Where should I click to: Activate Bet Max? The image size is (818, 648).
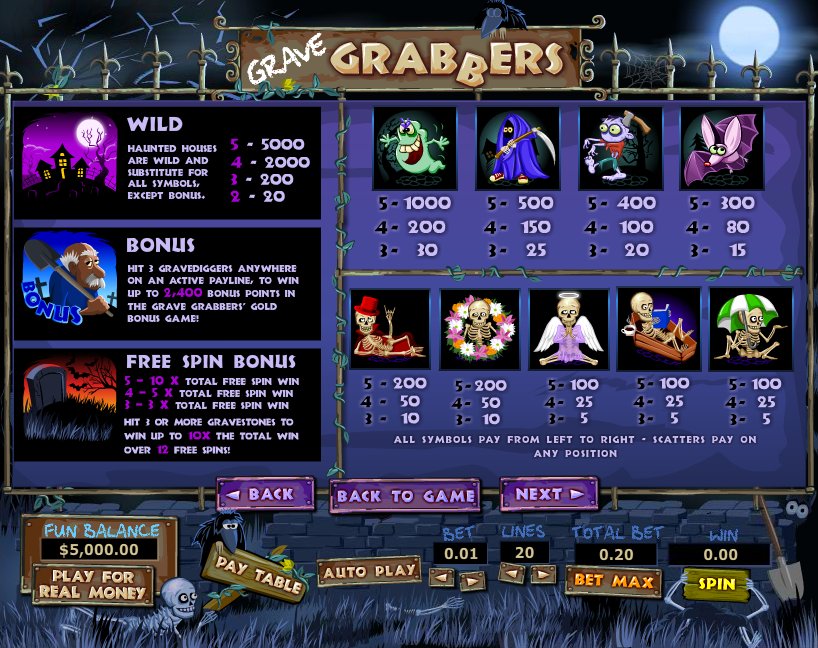pos(612,581)
